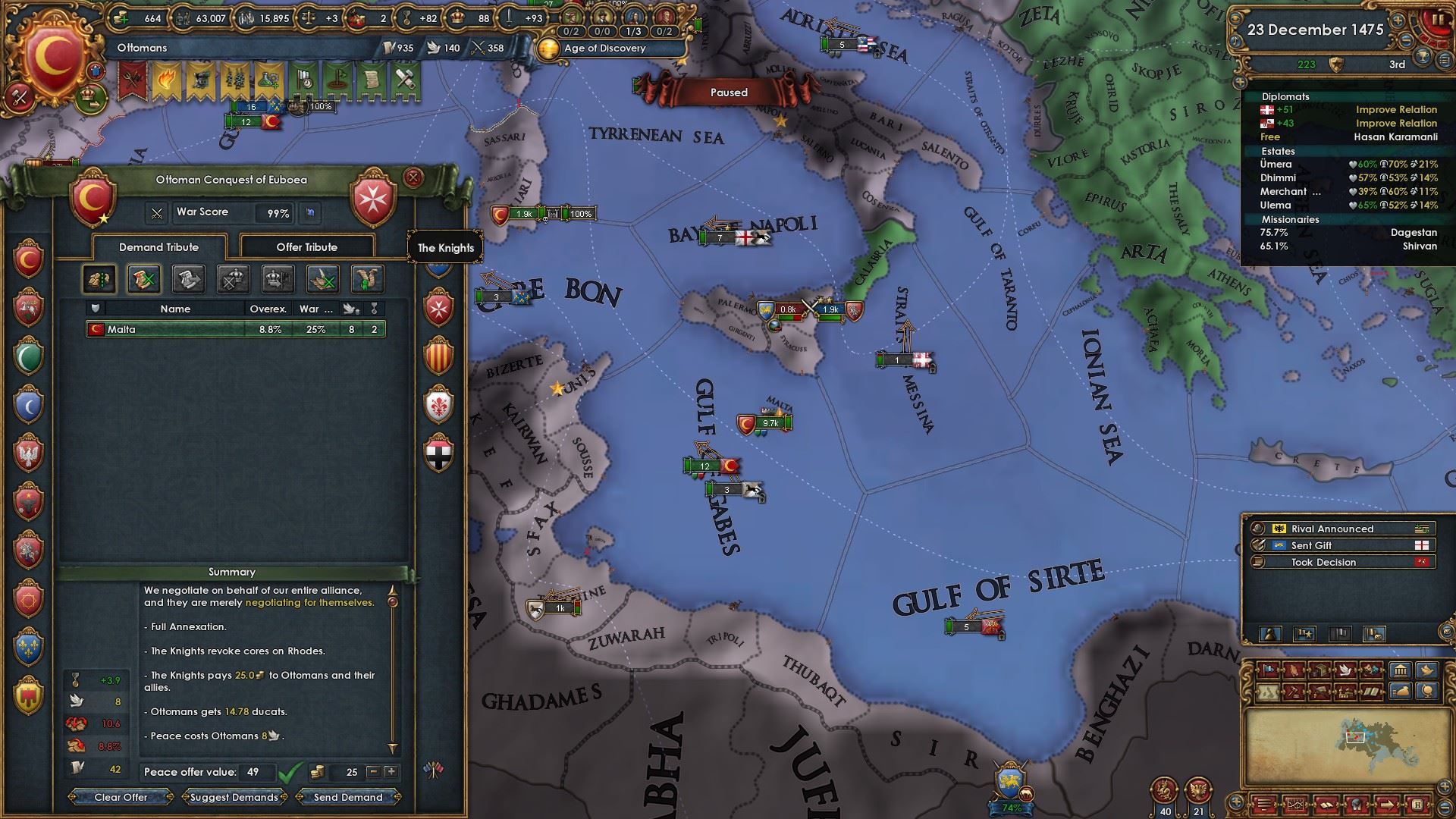Decrease the gold demand with minus button
The width and height of the screenshot is (1456, 819).
[x=373, y=772]
